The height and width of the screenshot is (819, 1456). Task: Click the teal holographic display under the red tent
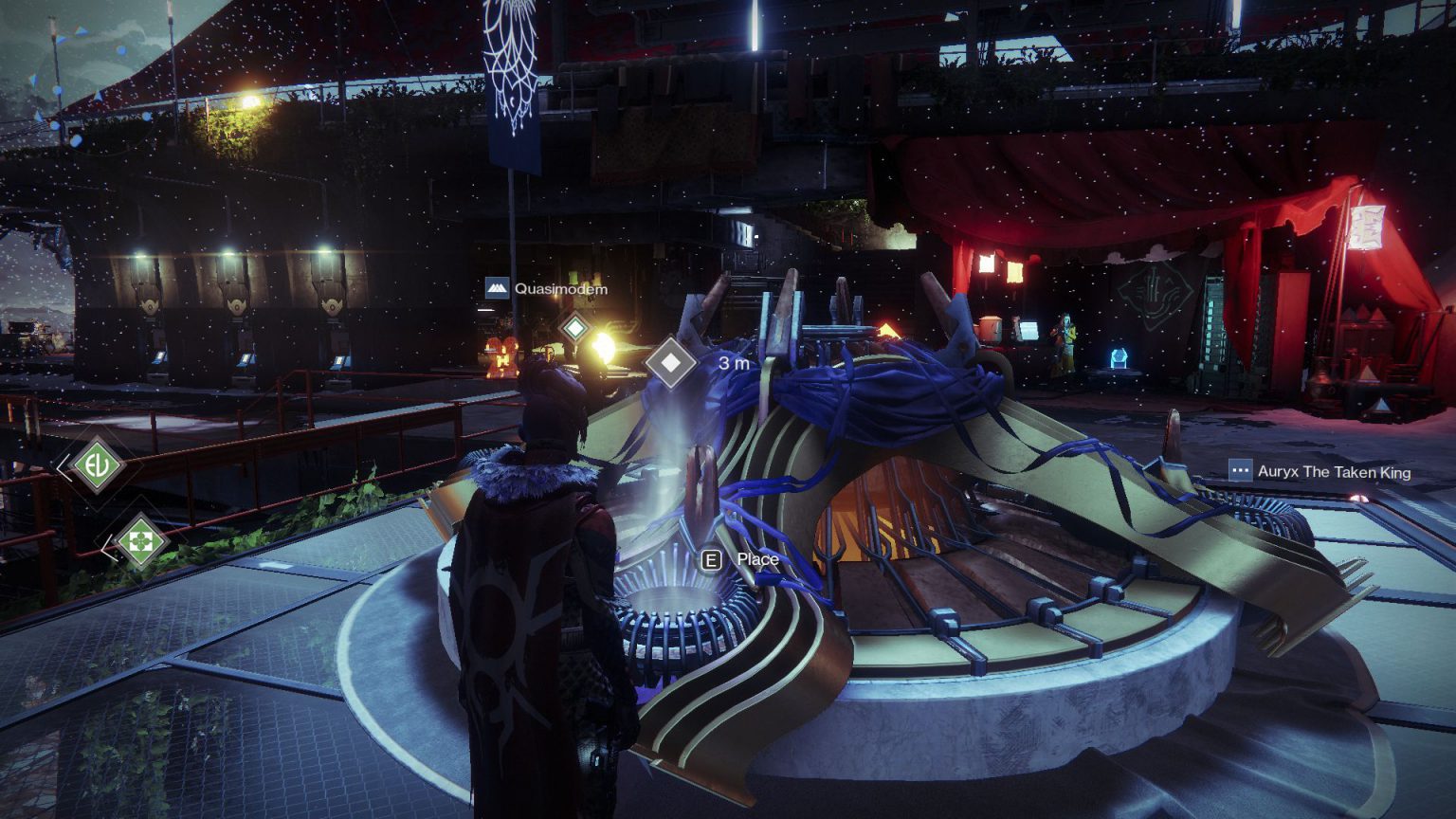[1120, 358]
